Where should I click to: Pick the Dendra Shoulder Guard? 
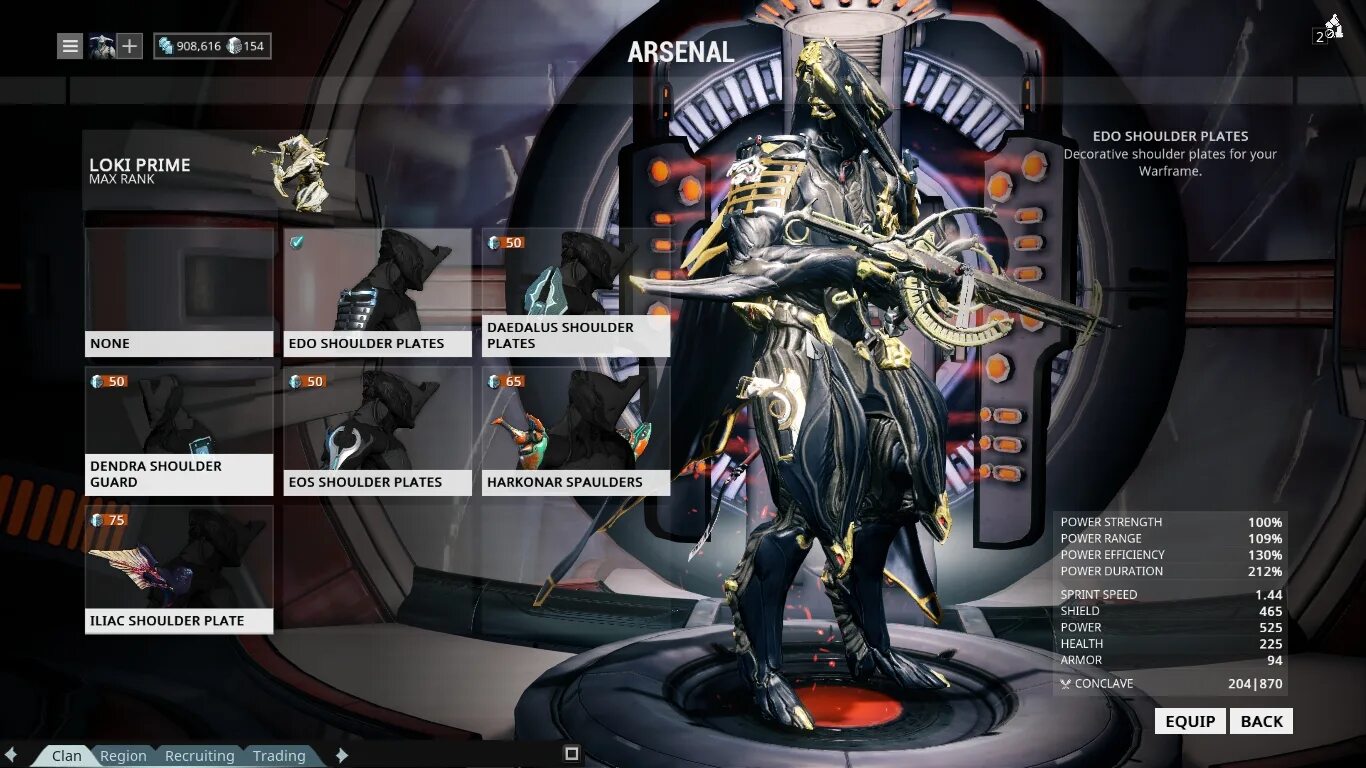pos(179,431)
